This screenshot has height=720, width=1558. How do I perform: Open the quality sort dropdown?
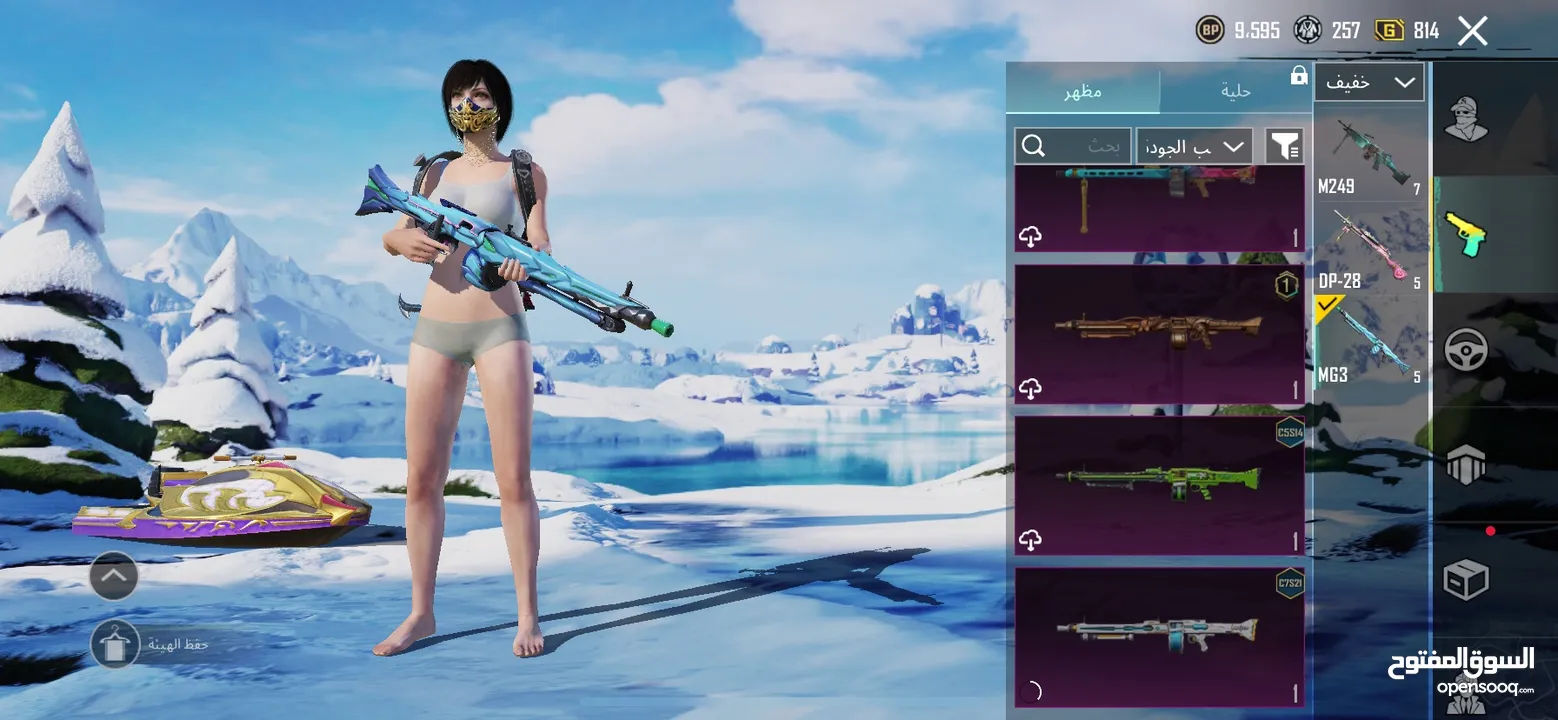tap(1195, 147)
